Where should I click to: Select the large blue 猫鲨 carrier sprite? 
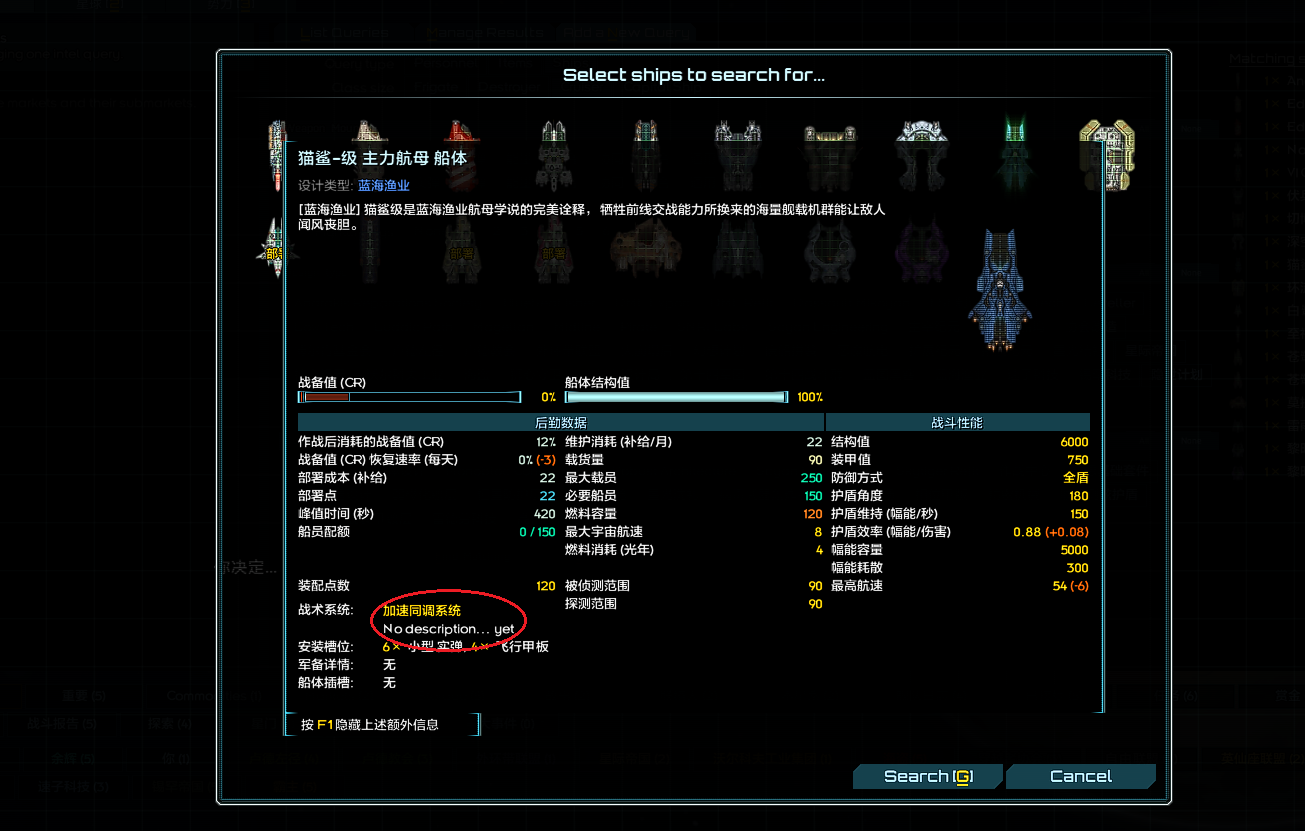coord(999,290)
